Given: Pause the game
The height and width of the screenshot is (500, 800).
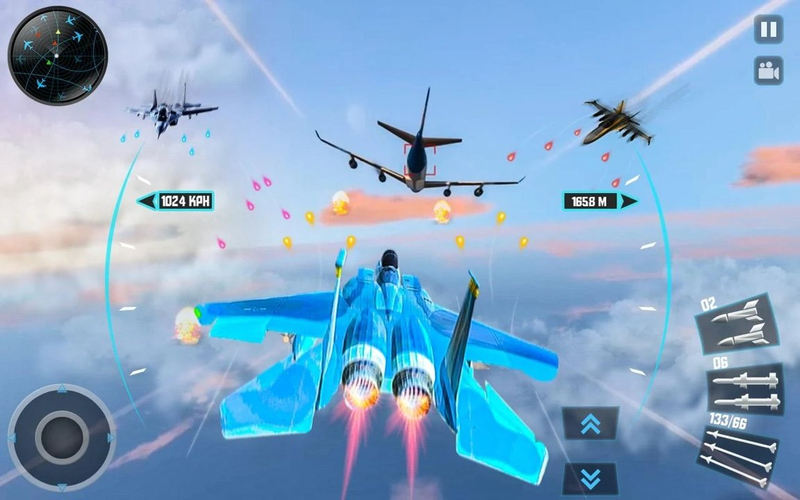Looking at the screenshot, I should [768, 29].
